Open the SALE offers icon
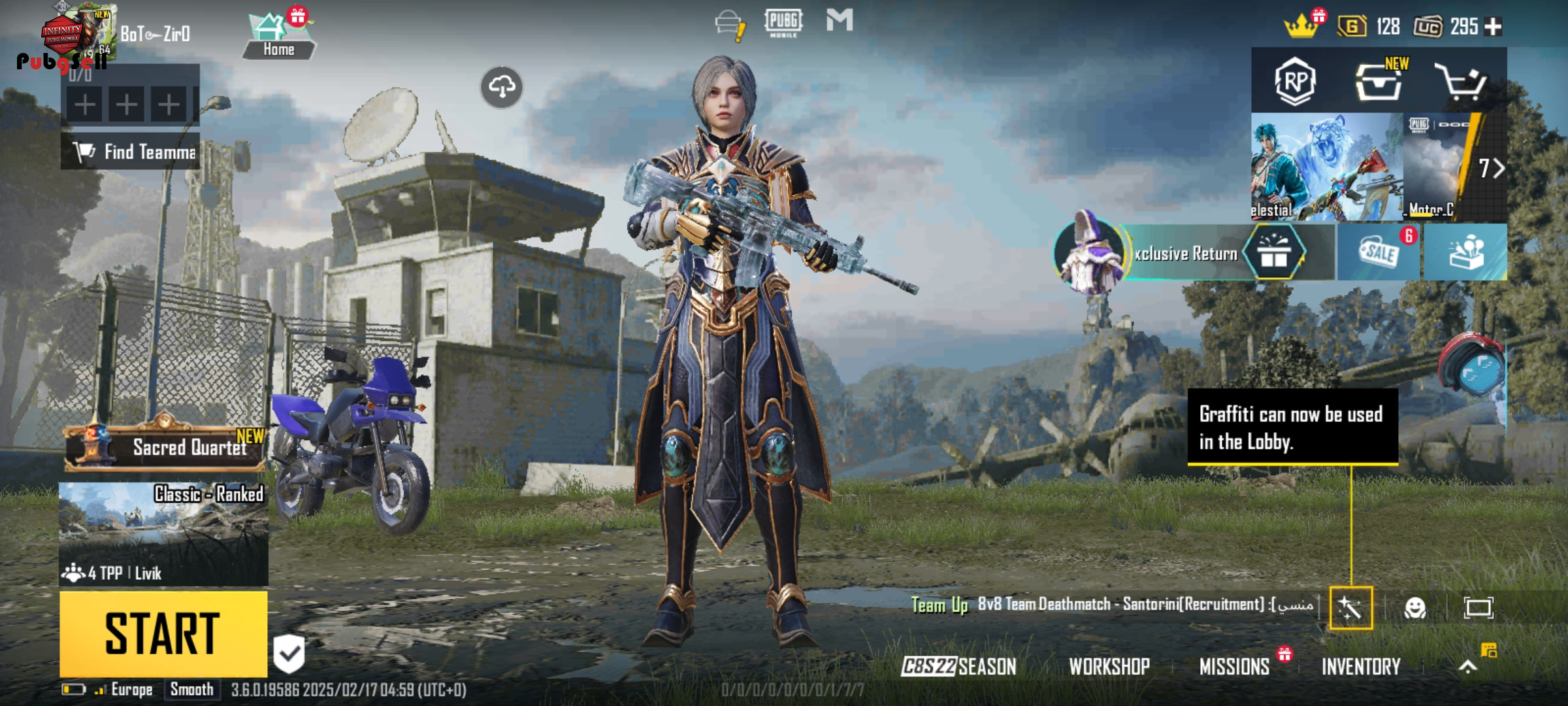Image resolution: width=1568 pixels, height=706 pixels. [1379, 252]
